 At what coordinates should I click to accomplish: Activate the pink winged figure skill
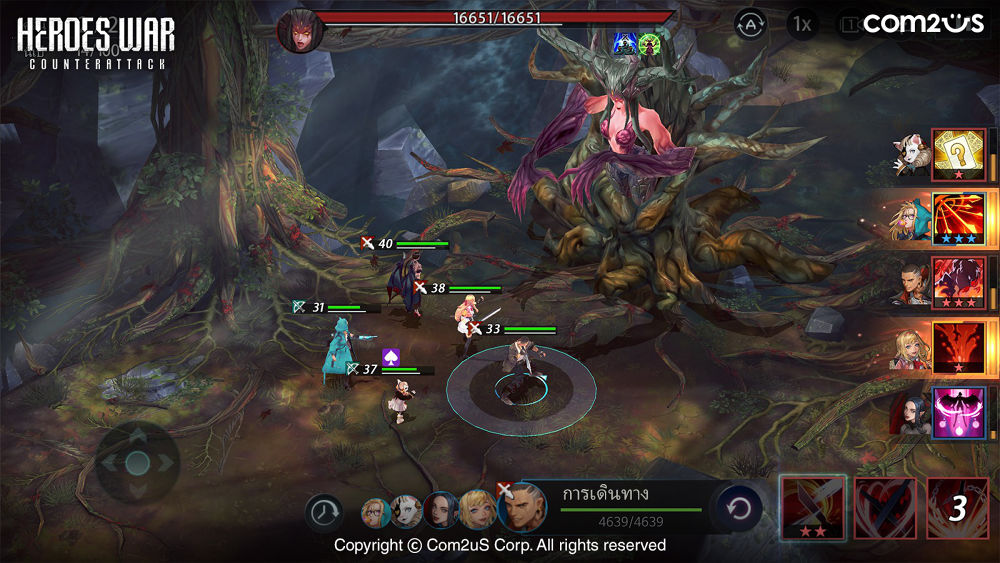(x=958, y=413)
